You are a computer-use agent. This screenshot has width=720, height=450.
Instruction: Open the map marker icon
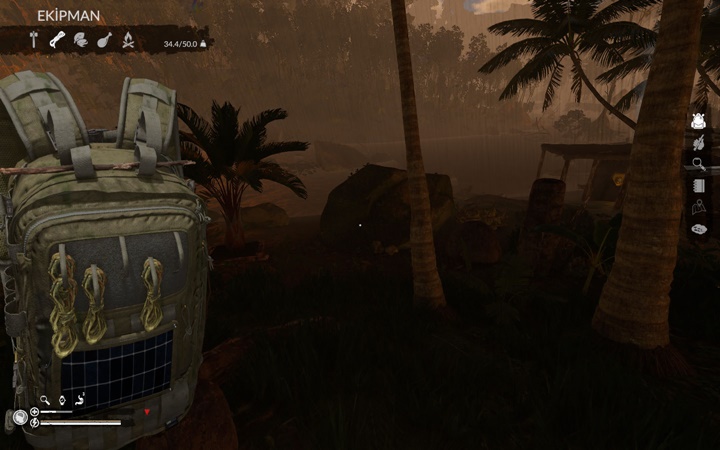click(x=699, y=208)
